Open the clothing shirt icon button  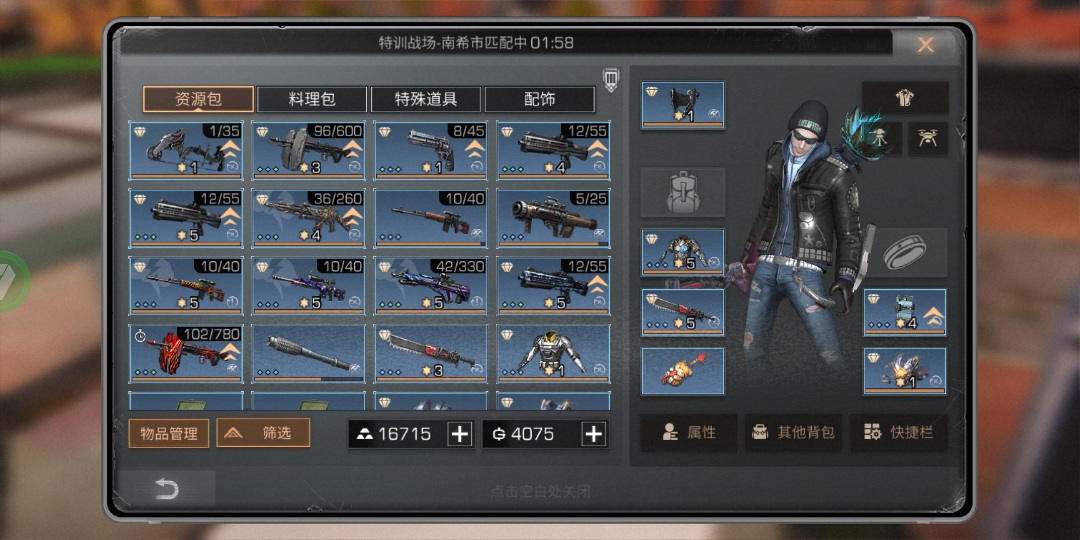pyautogui.click(x=904, y=98)
